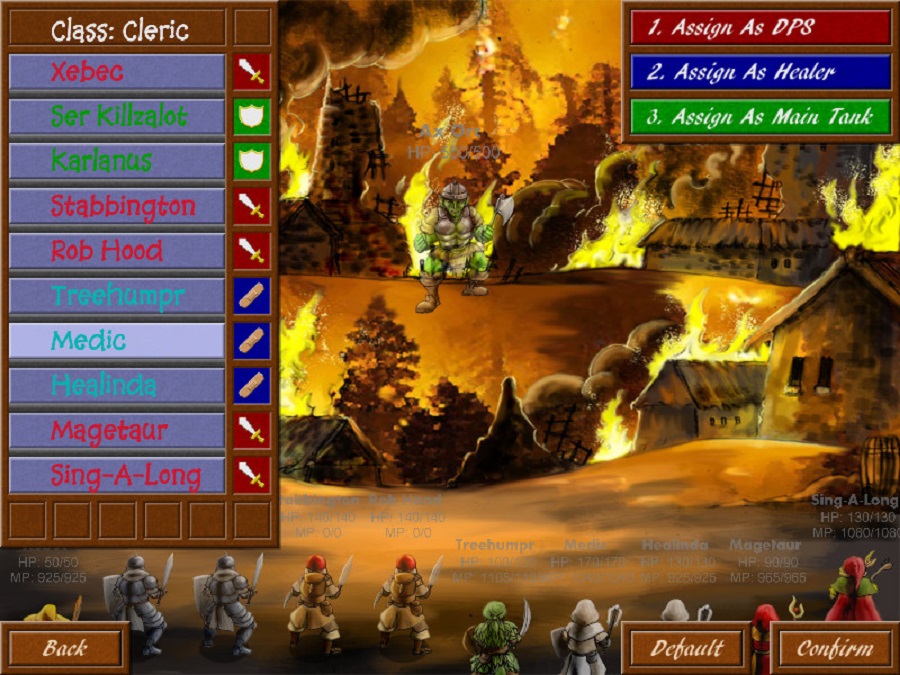Select Rob Hood in the roster
The height and width of the screenshot is (675, 900).
tap(117, 251)
